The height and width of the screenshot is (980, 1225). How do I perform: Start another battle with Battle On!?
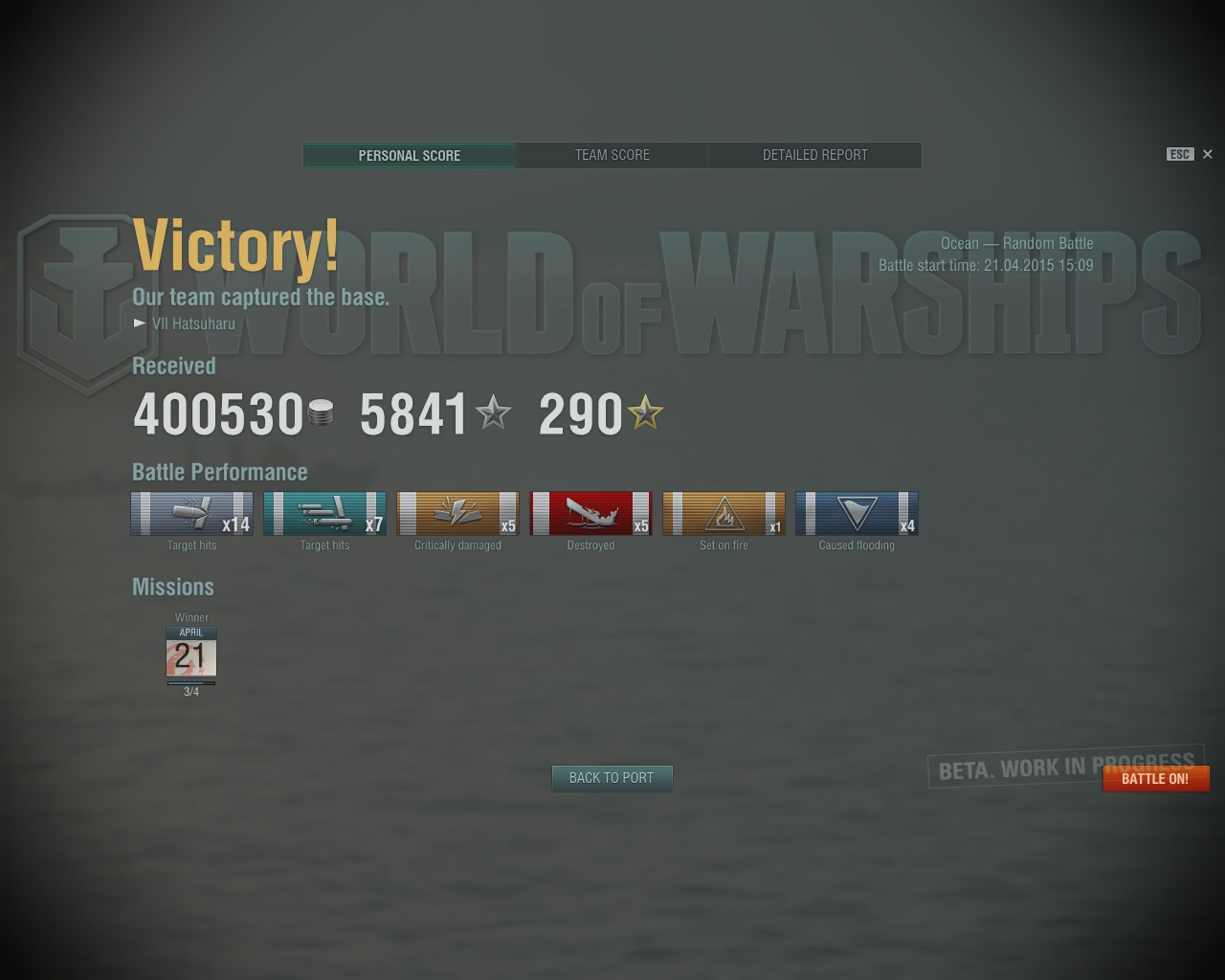tap(1155, 779)
